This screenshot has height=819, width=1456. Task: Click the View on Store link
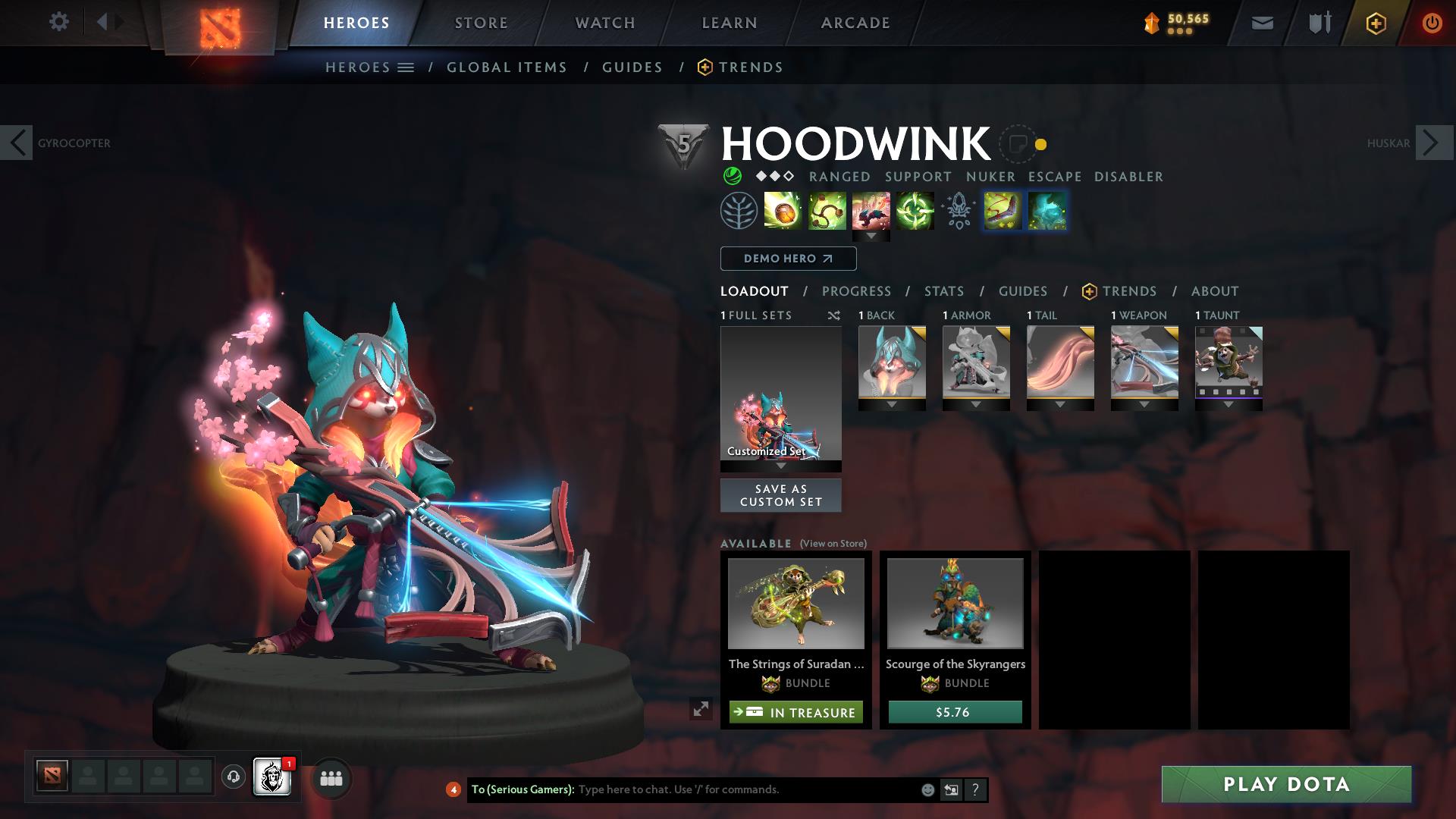[833, 544]
